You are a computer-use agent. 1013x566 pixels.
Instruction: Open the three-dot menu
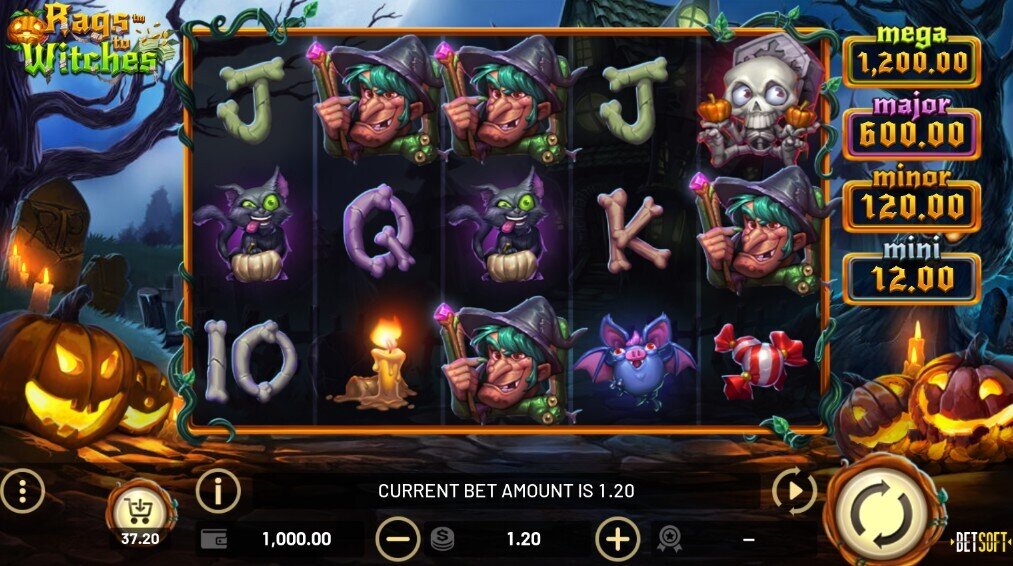[22, 491]
